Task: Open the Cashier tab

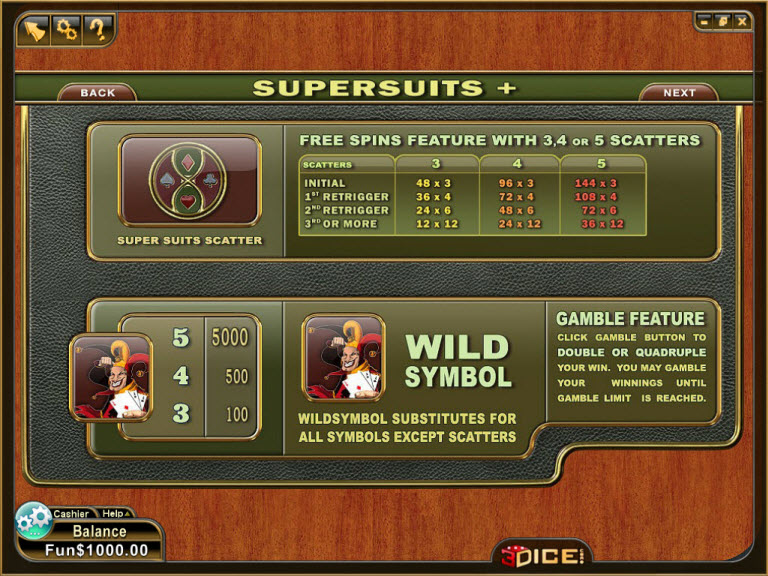Action: click(71, 514)
